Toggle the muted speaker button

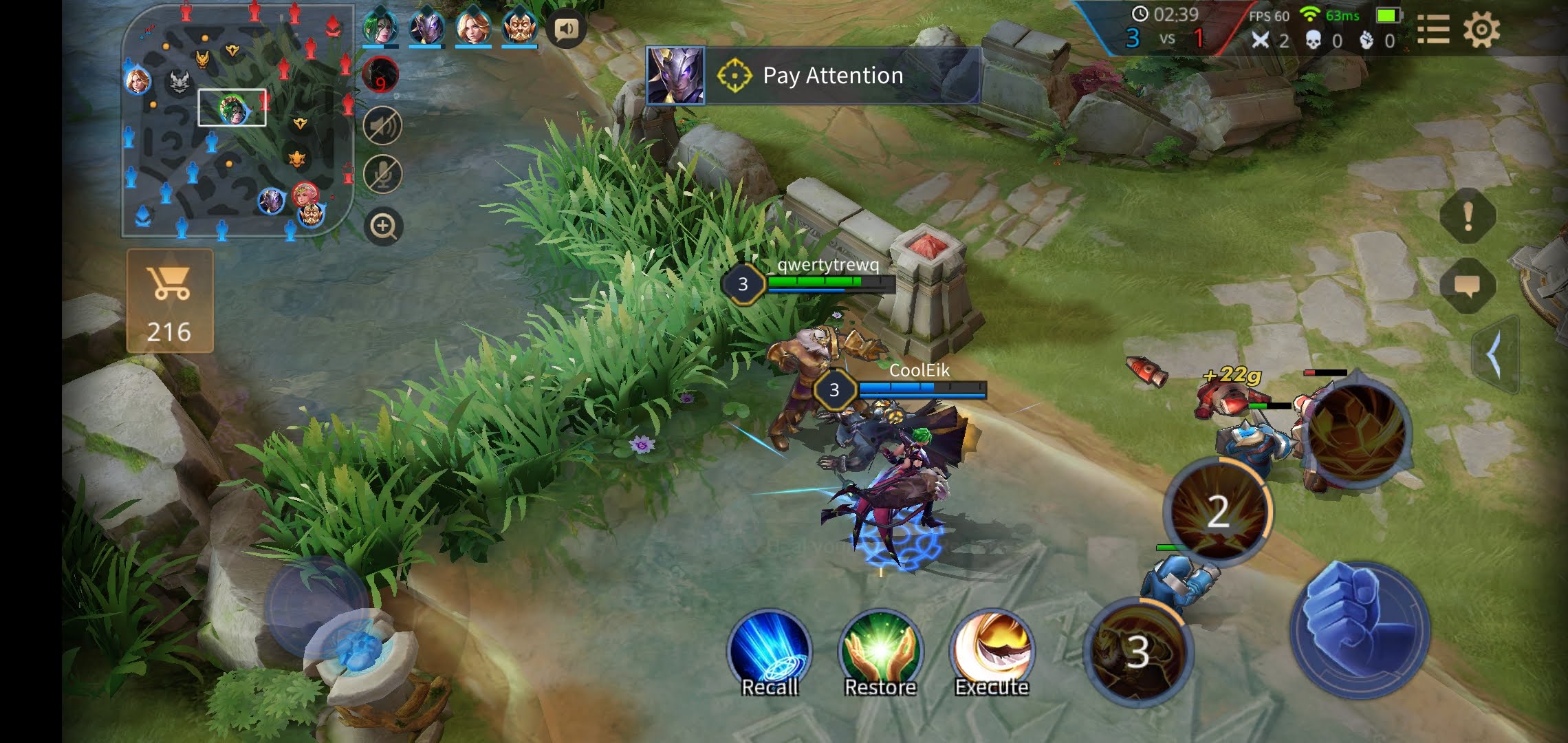coord(382,125)
